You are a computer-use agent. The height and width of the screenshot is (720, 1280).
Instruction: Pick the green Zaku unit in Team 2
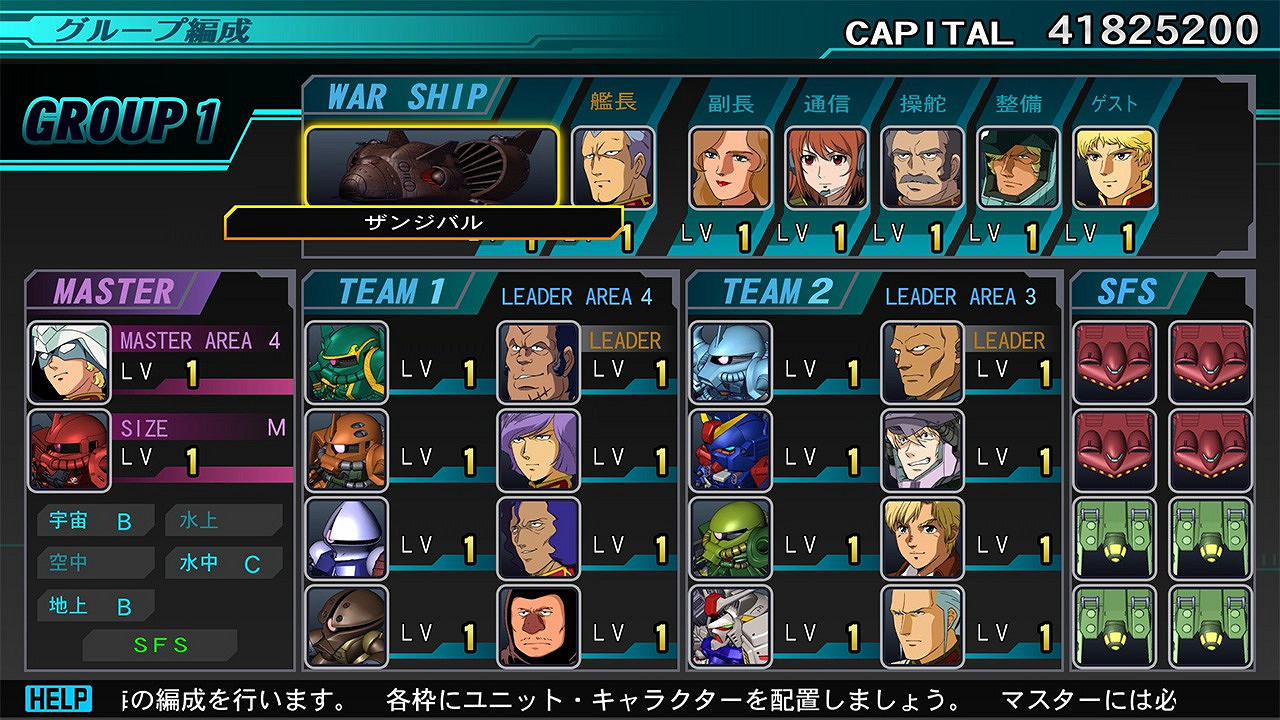730,538
